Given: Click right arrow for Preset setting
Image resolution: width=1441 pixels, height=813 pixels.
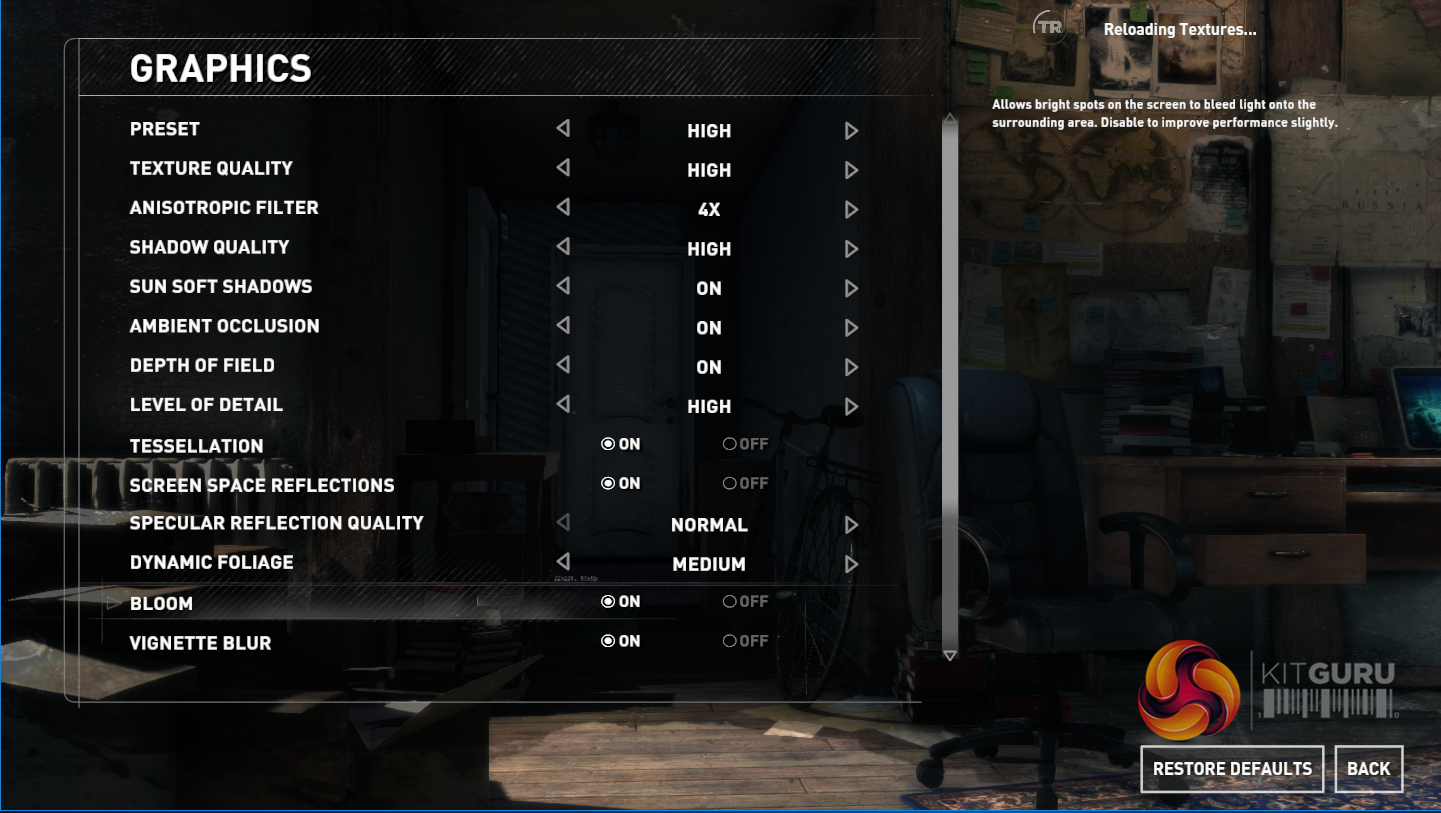Looking at the screenshot, I should click(x=851, y=131).
